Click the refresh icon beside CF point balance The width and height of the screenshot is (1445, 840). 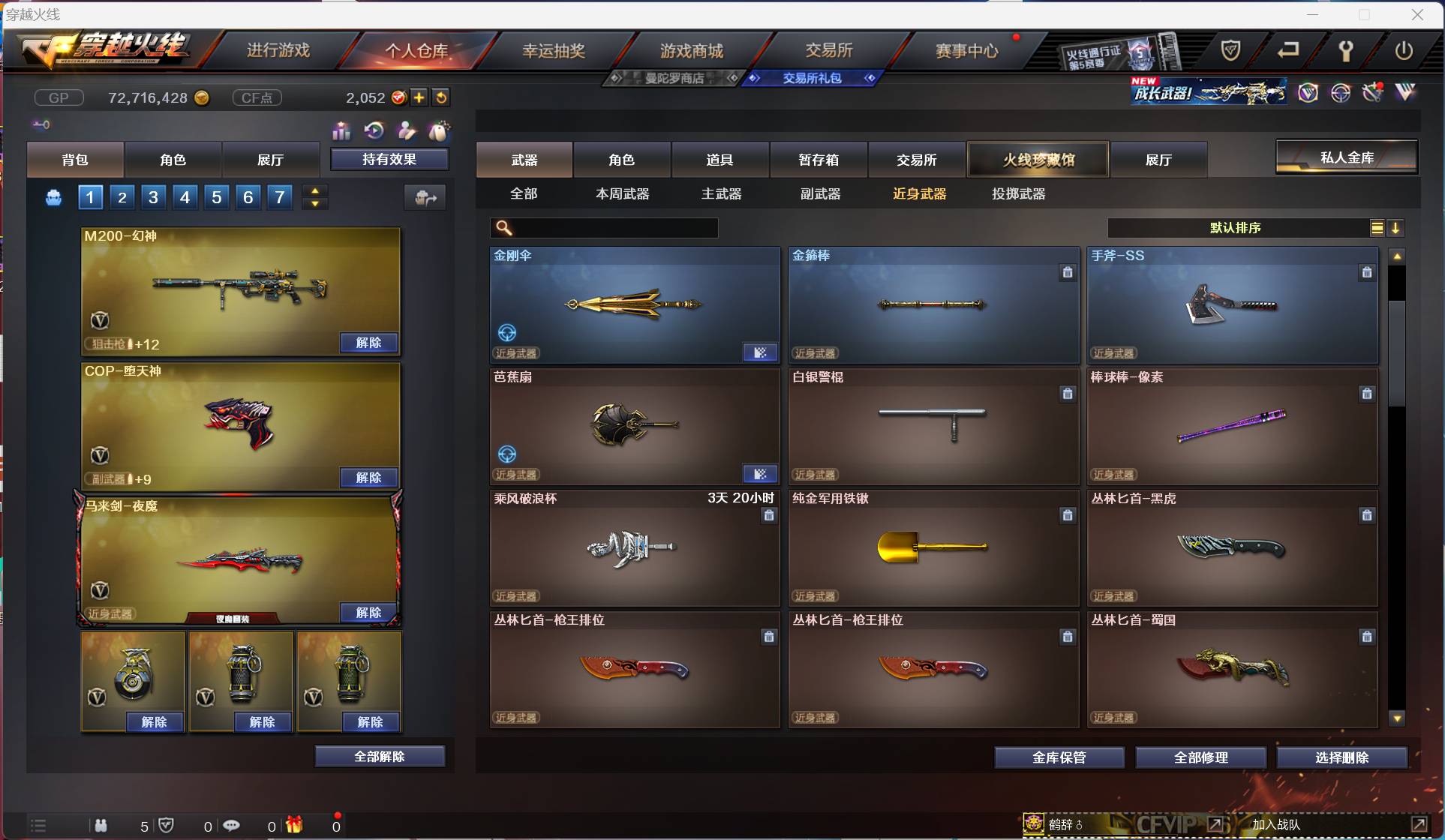441,97
